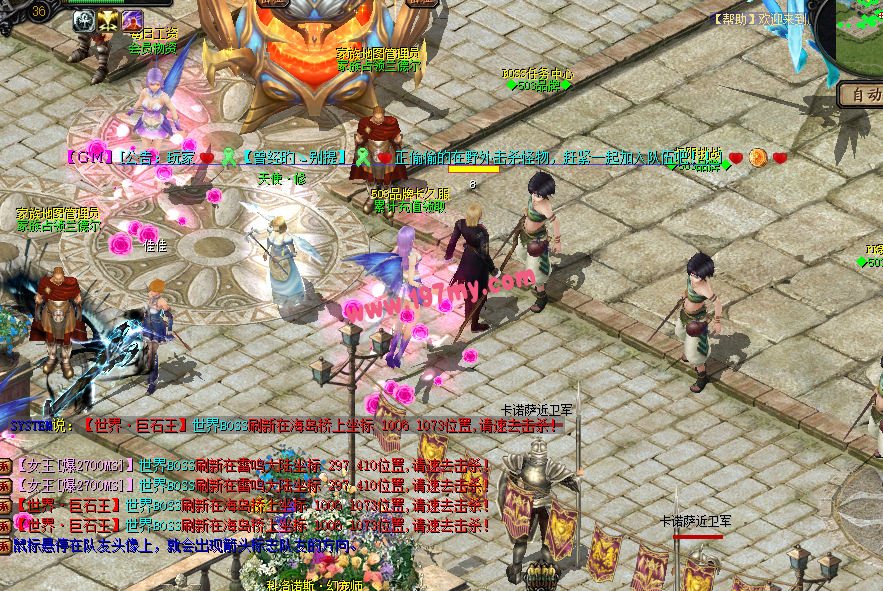Open the purple warrior portrait buff icon
The width and height of the screenshot is (883, 591).
click(x=132, y=22)
